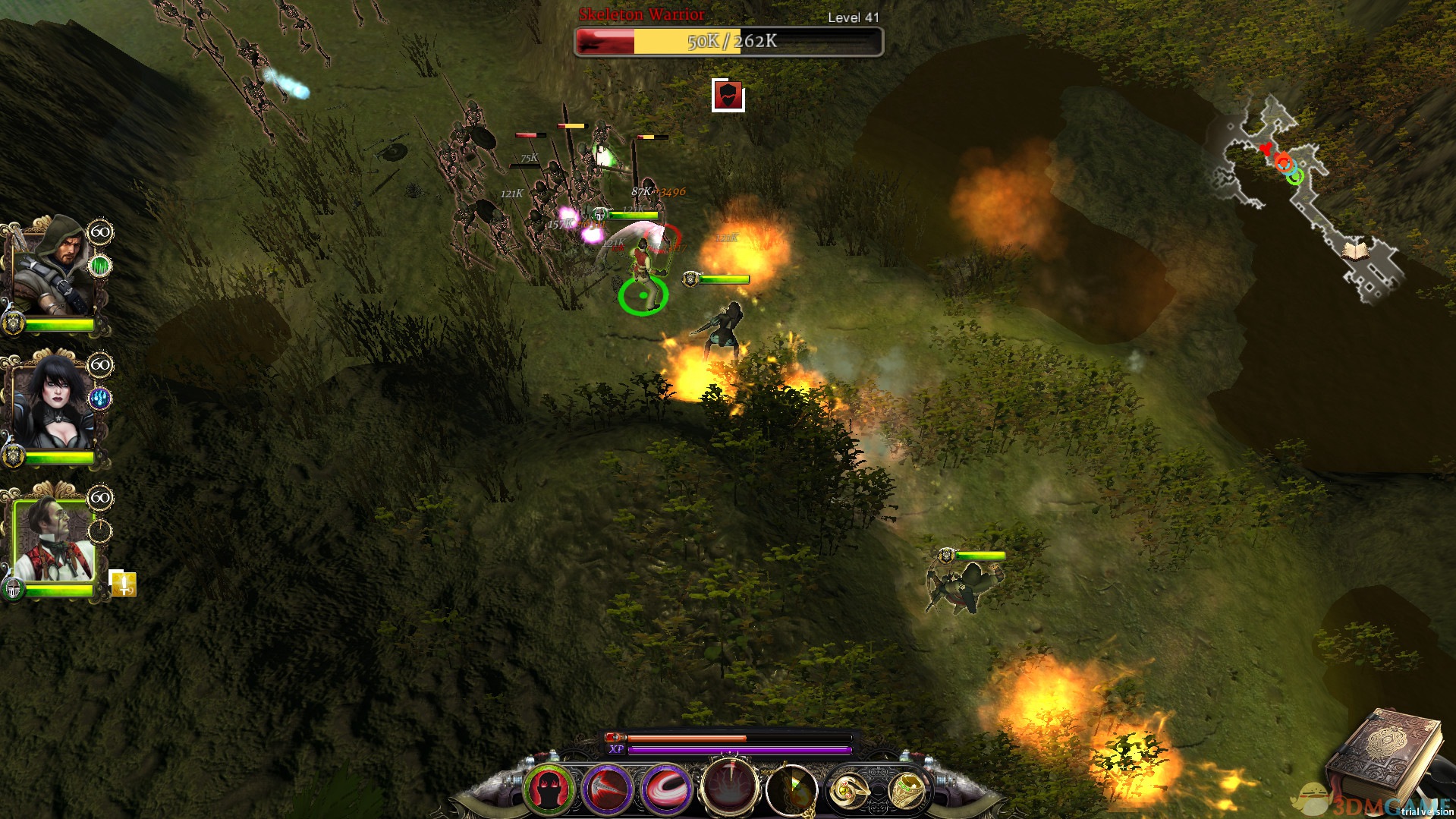The image size is (1456, 819).
Task: Activate the red-eyed silhouette rage ability
Action: coord(549,789)
